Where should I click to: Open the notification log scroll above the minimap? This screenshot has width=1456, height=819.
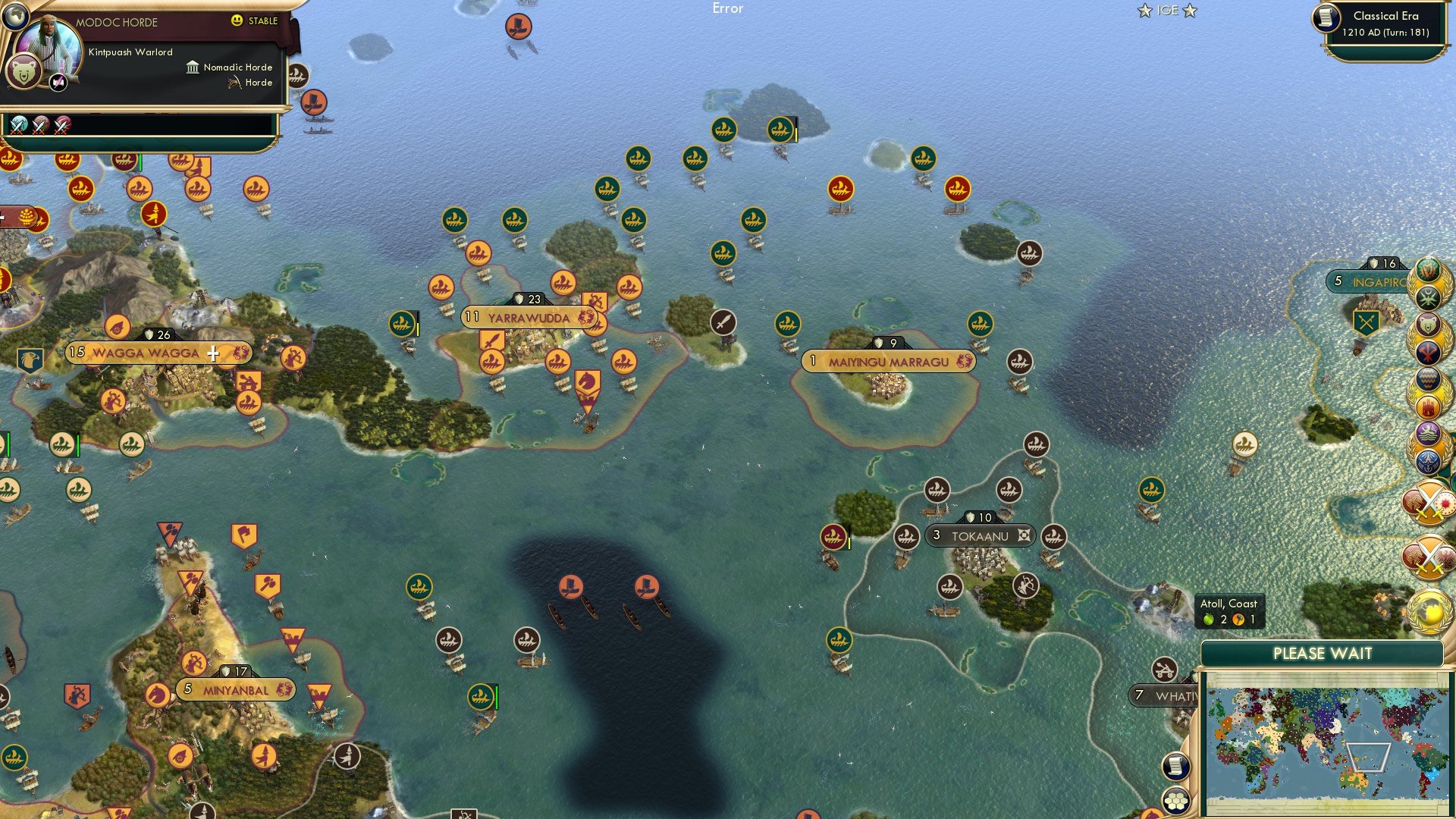pos(1178,767)
